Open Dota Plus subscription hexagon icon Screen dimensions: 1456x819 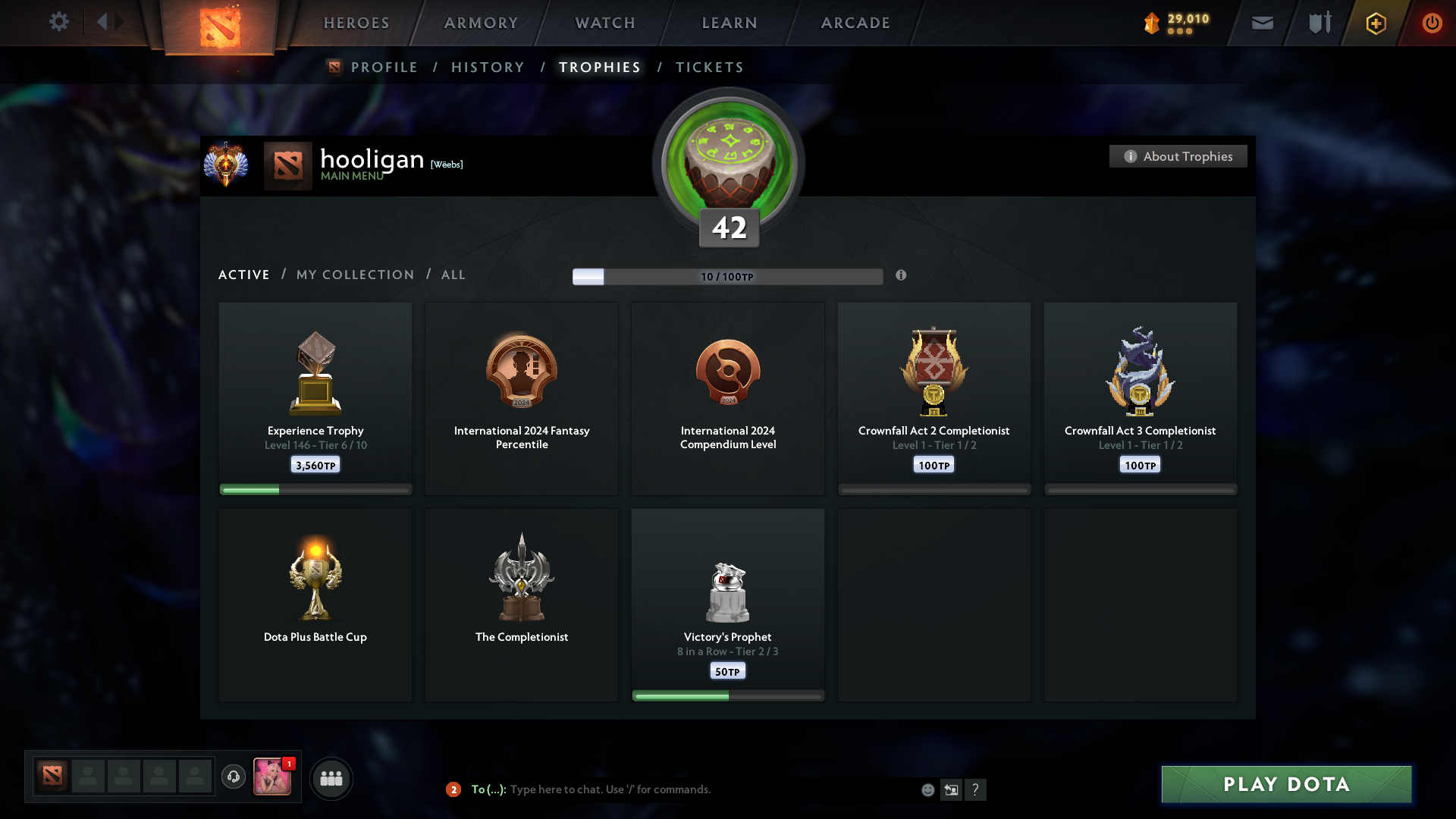pyautogui.click(x=1375, y=23)
